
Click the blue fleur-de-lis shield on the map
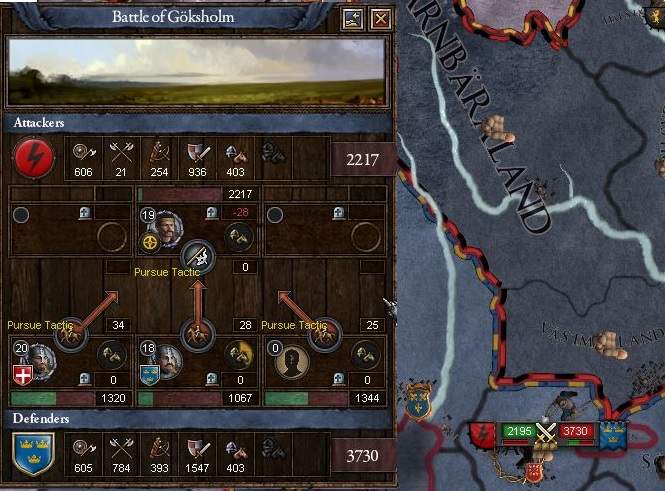tap(420, 403)
